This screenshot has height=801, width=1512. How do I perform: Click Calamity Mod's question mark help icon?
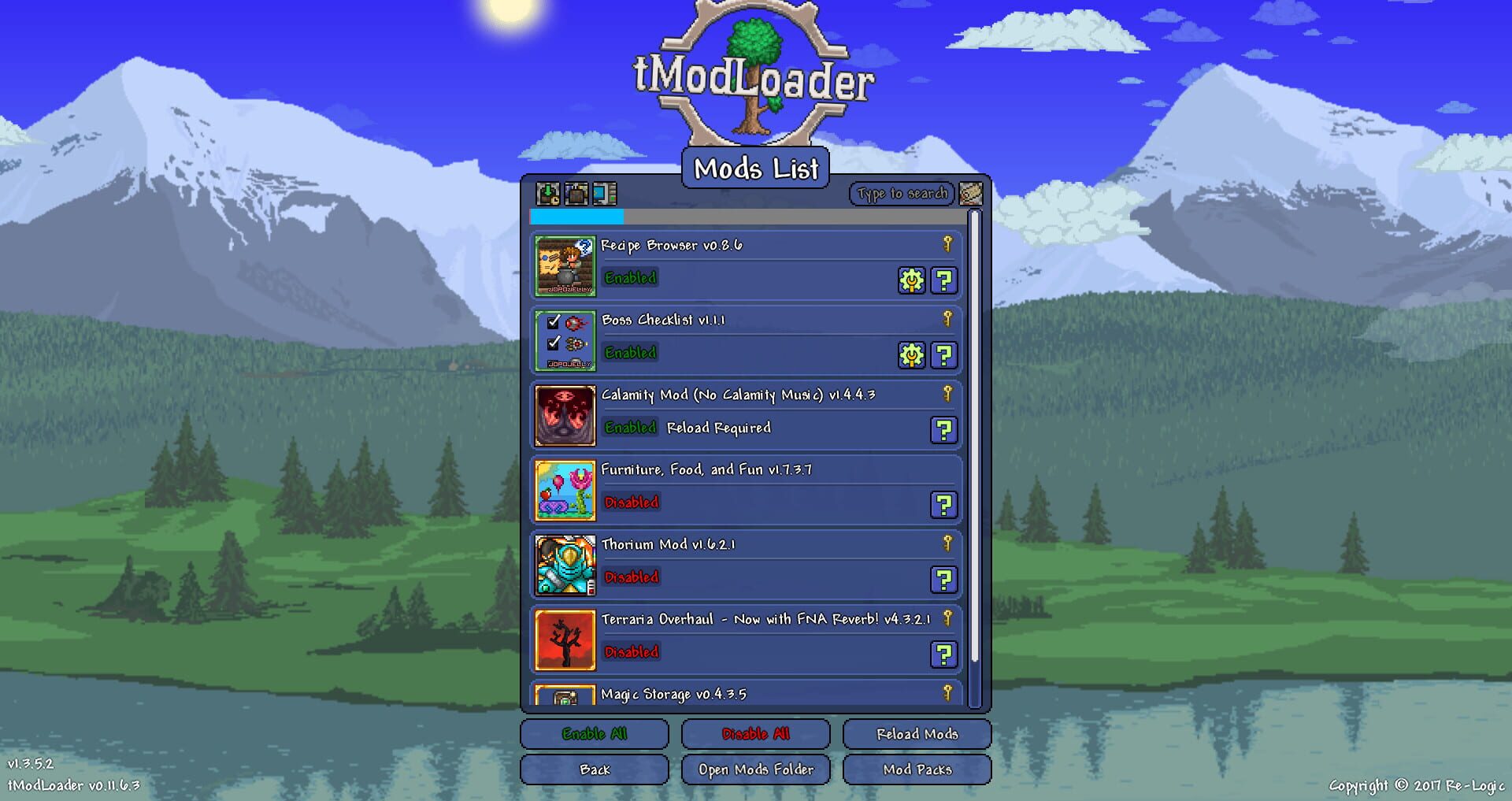click(944, 430)
